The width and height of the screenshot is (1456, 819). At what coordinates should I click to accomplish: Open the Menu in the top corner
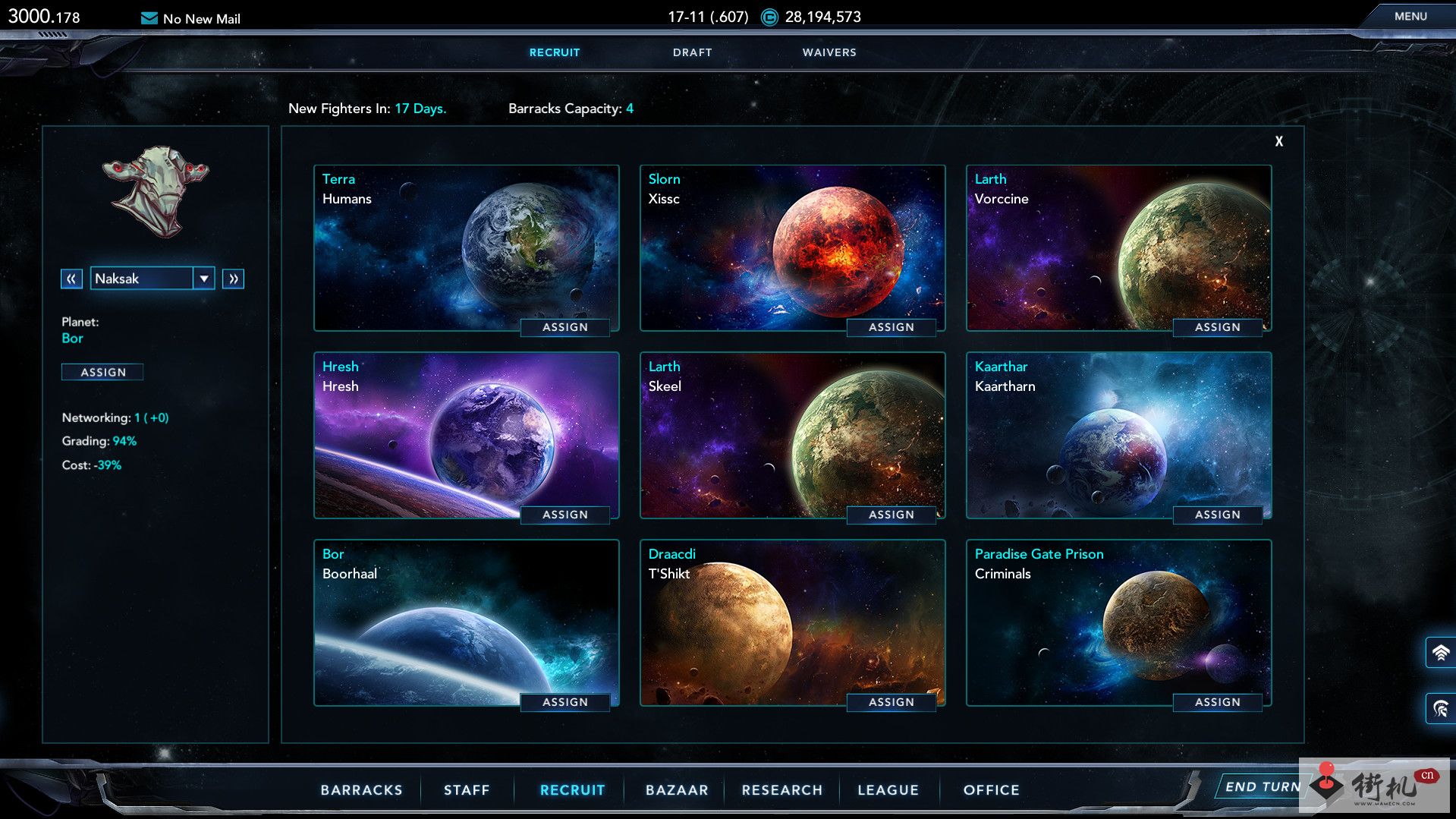point(1410,16)
